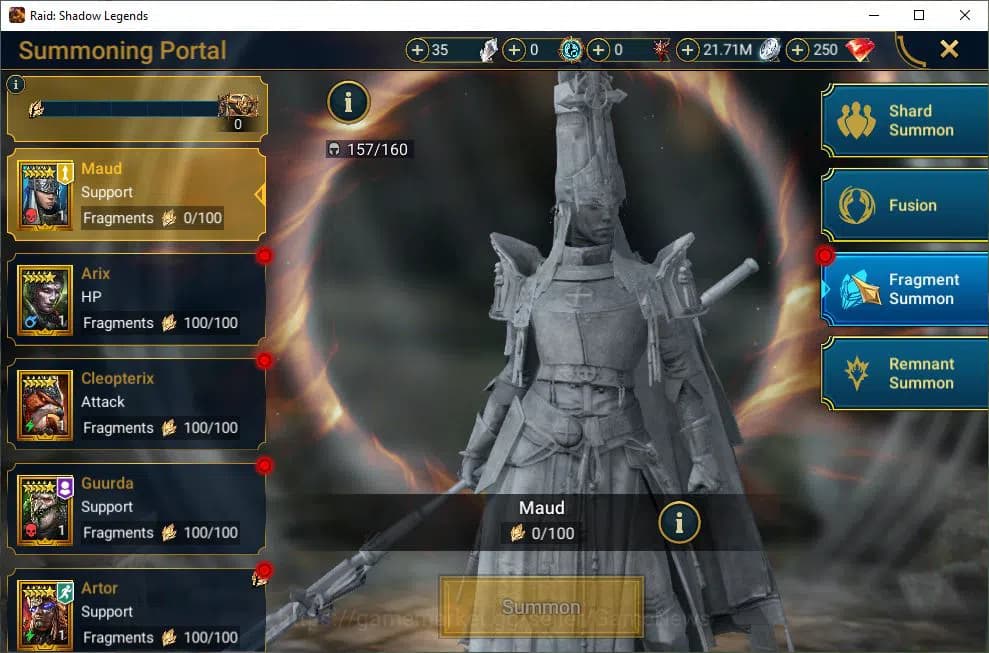Choose Arix from the fragment list
Screen dimensions: 989x653
136,299
